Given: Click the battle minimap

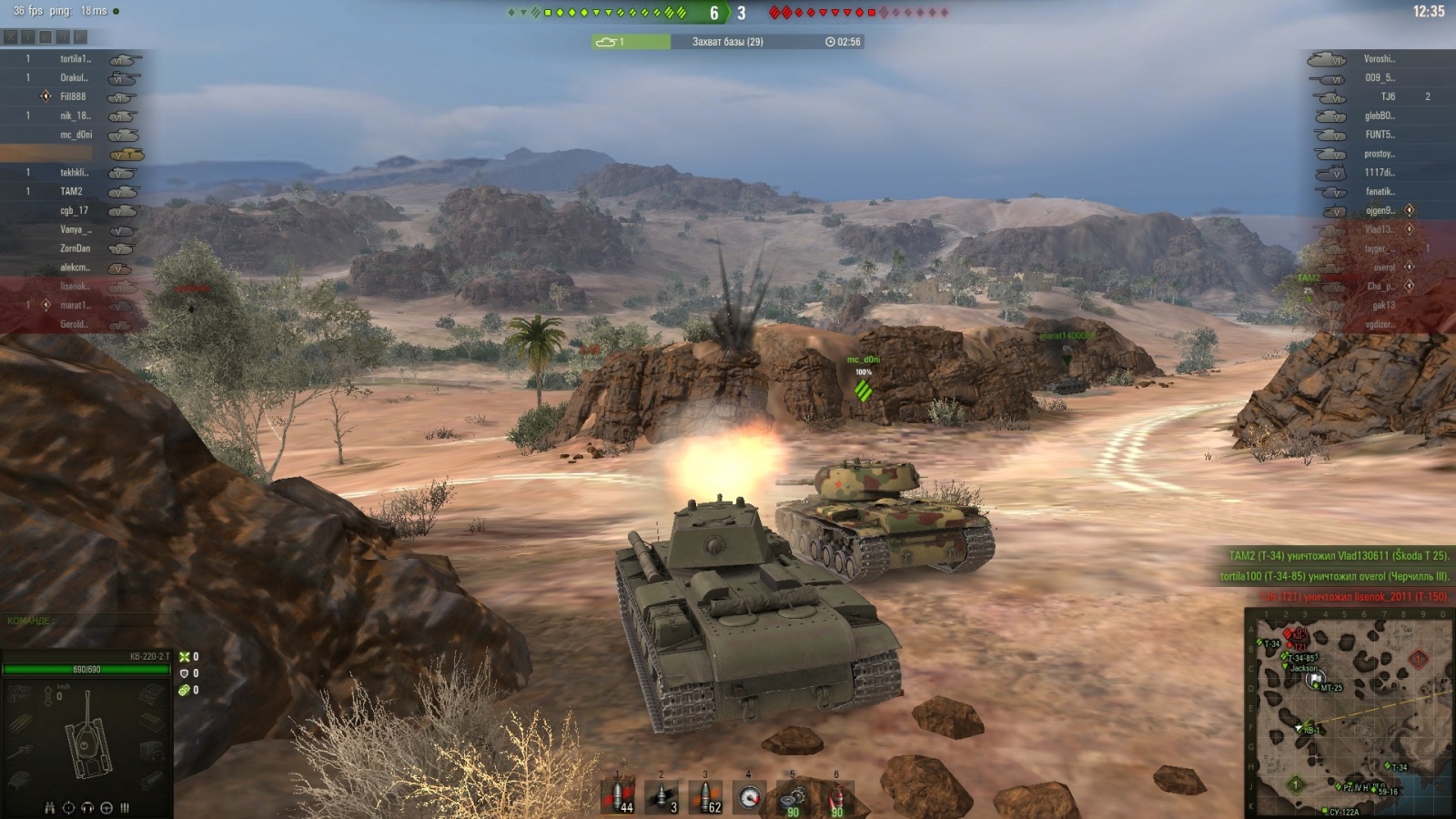Looking at the screenshot, I should point(1349,713).
